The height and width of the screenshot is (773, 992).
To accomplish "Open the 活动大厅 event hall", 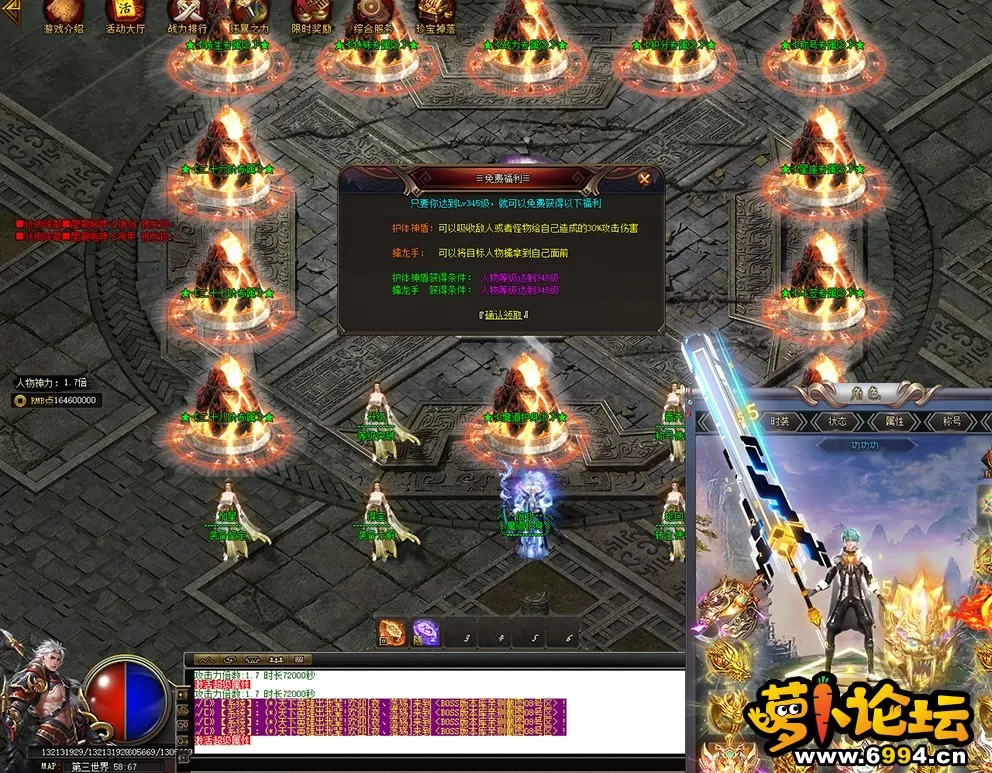I will click(125, 14).
